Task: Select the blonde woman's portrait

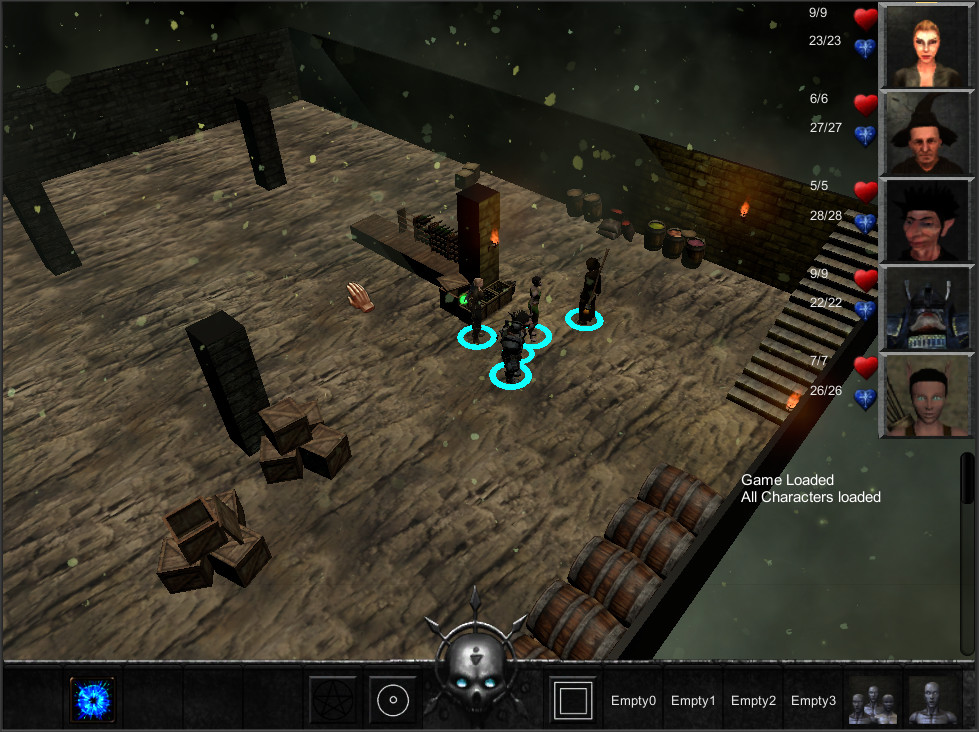Action: 925,46
